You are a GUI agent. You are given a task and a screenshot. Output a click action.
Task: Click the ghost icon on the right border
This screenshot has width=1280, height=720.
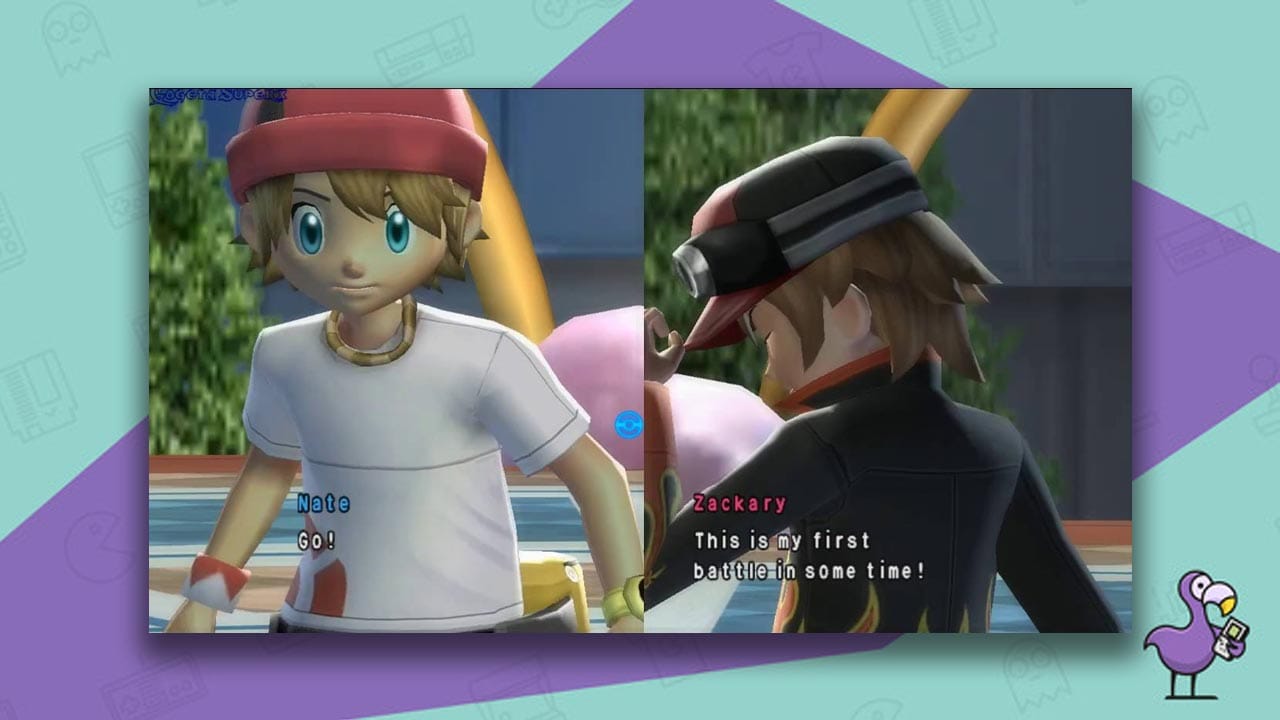(x=1175, y=115)
